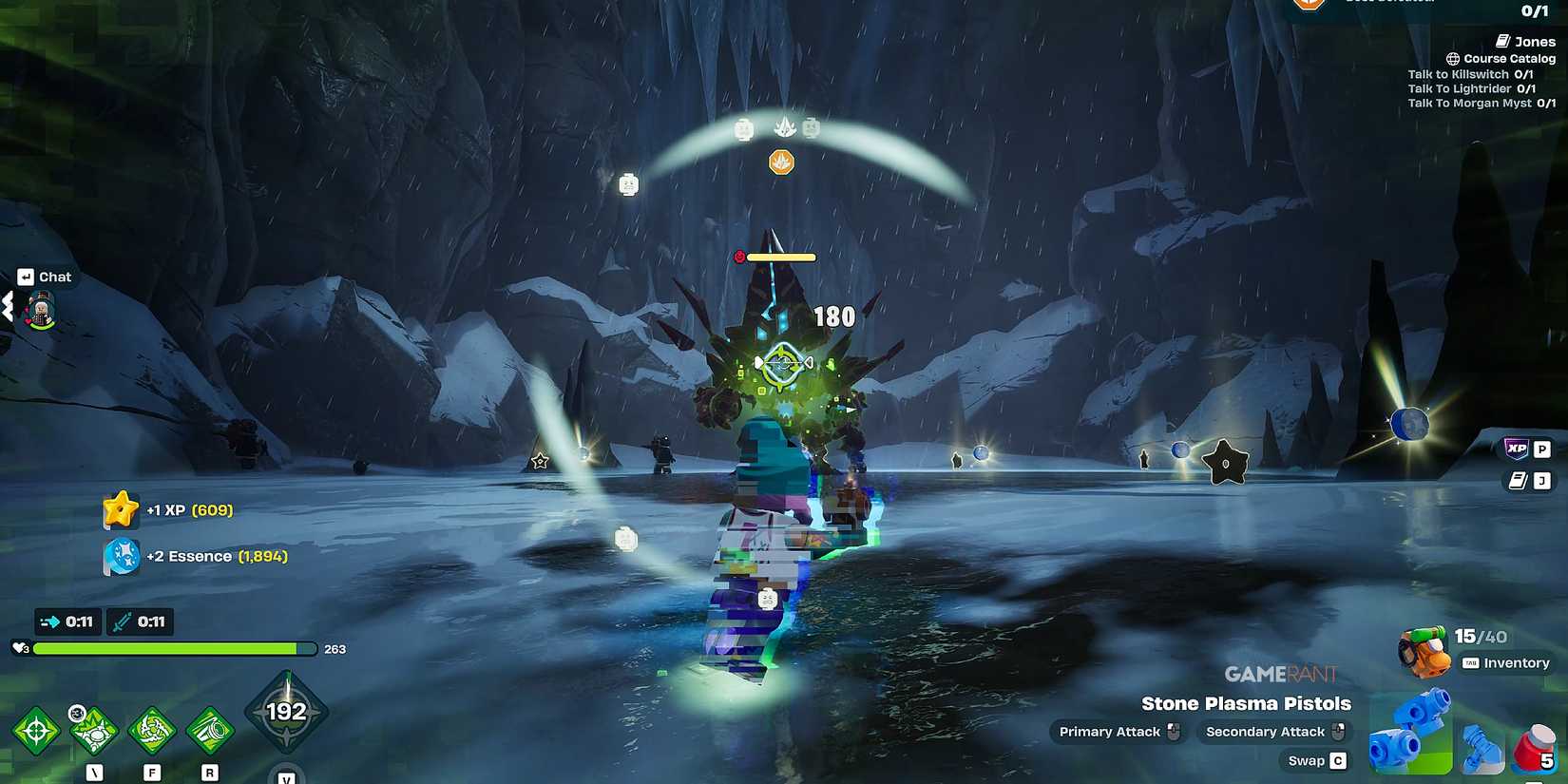Use the shuriken ability bound to F
This screenshot has height=784, width=1568.
(x=150, y=730)
